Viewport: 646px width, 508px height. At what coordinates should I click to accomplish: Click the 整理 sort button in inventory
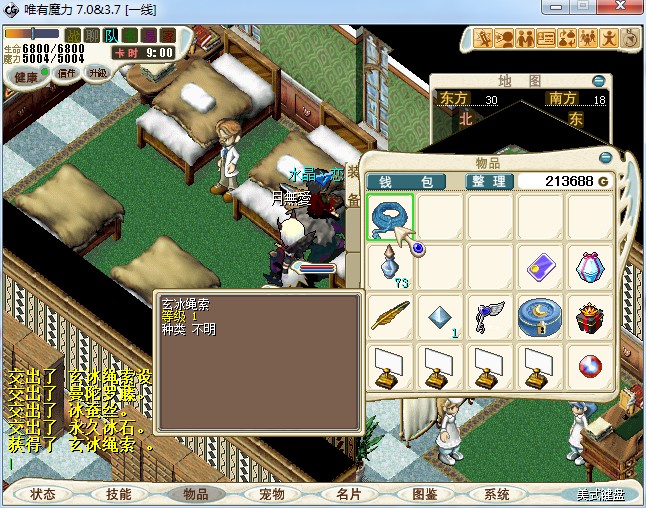point(490,181)
